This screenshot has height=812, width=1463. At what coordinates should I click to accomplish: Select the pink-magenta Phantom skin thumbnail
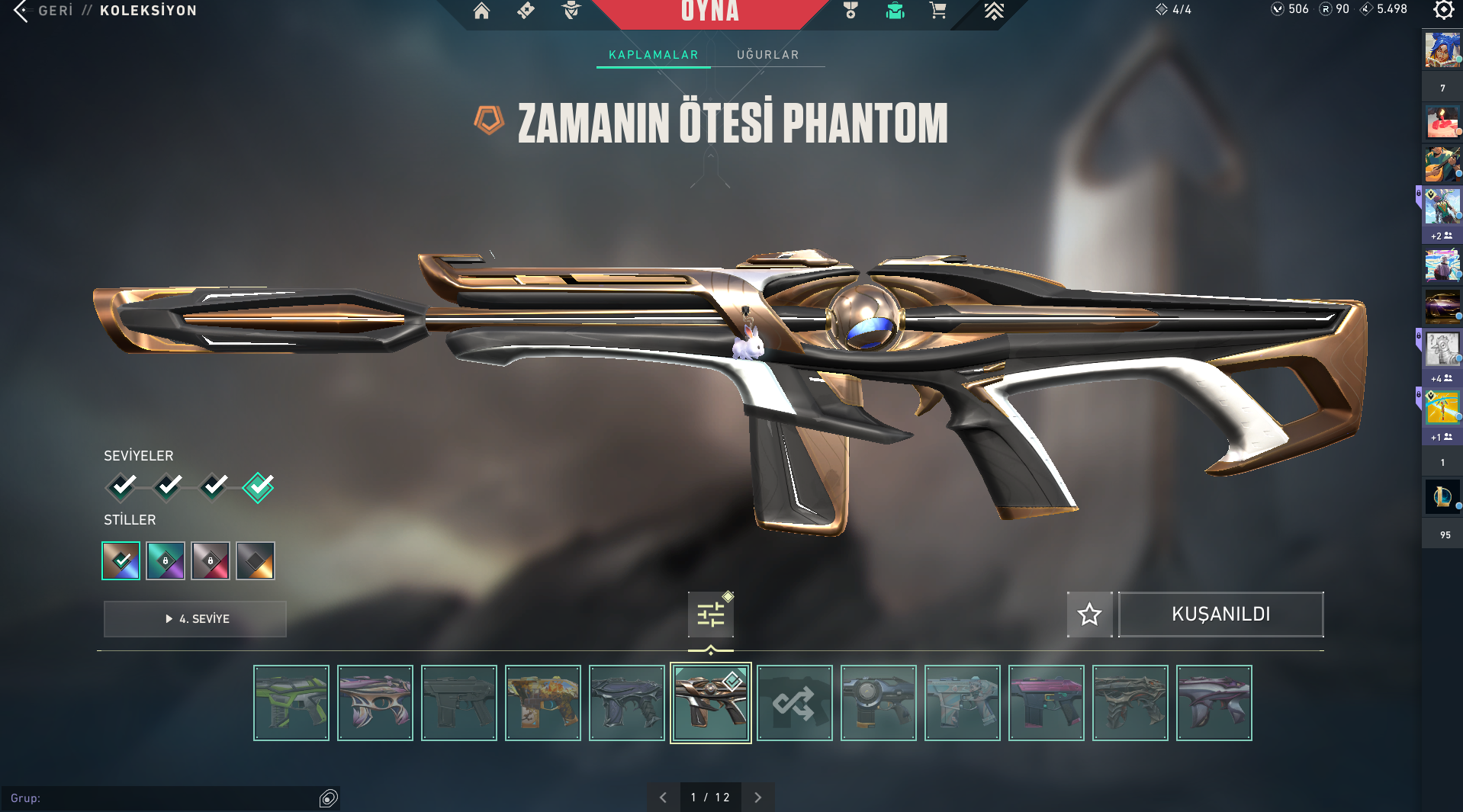pos(1046,703)
